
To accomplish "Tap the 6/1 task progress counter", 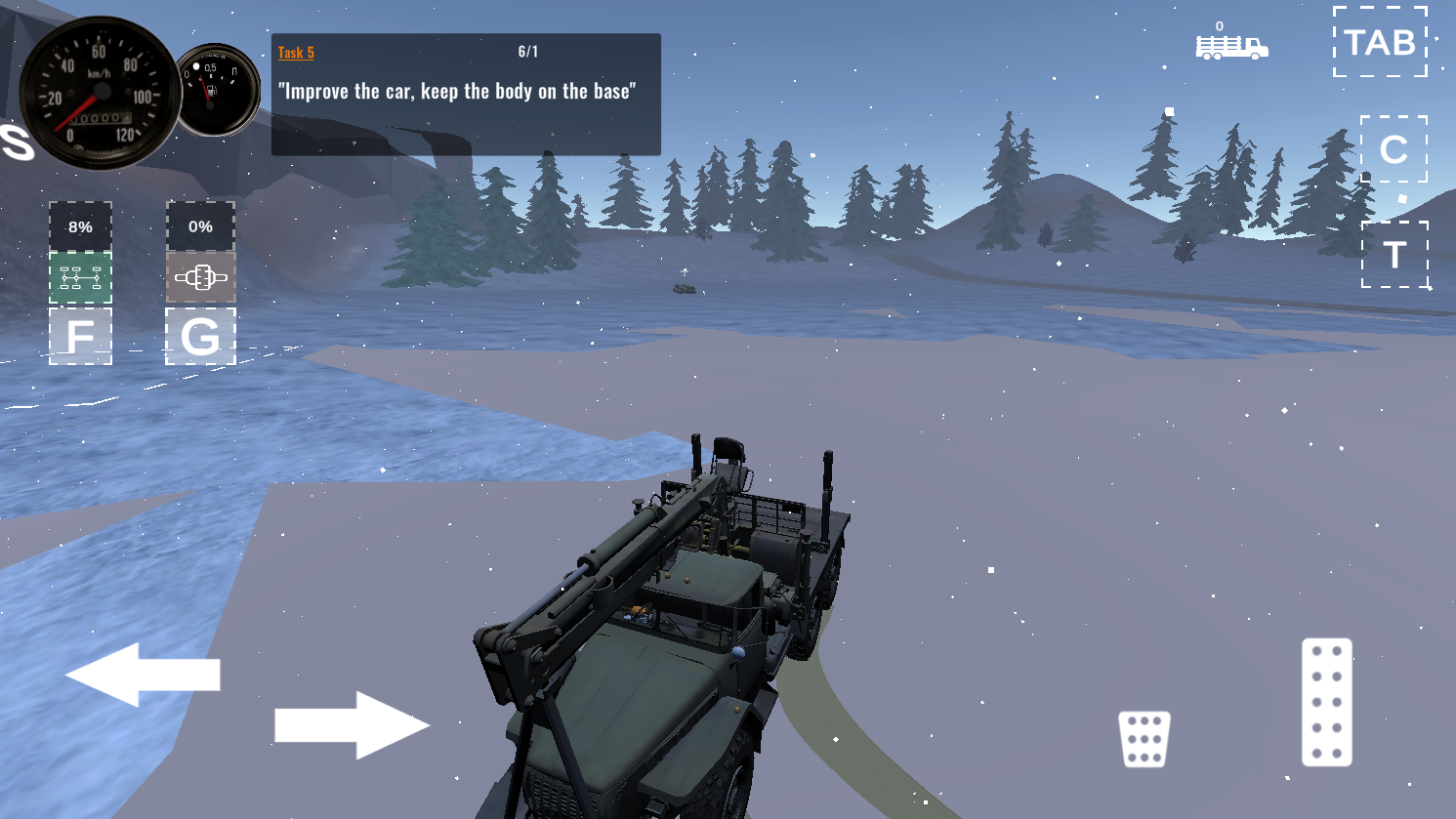I will tap(528, 53).
